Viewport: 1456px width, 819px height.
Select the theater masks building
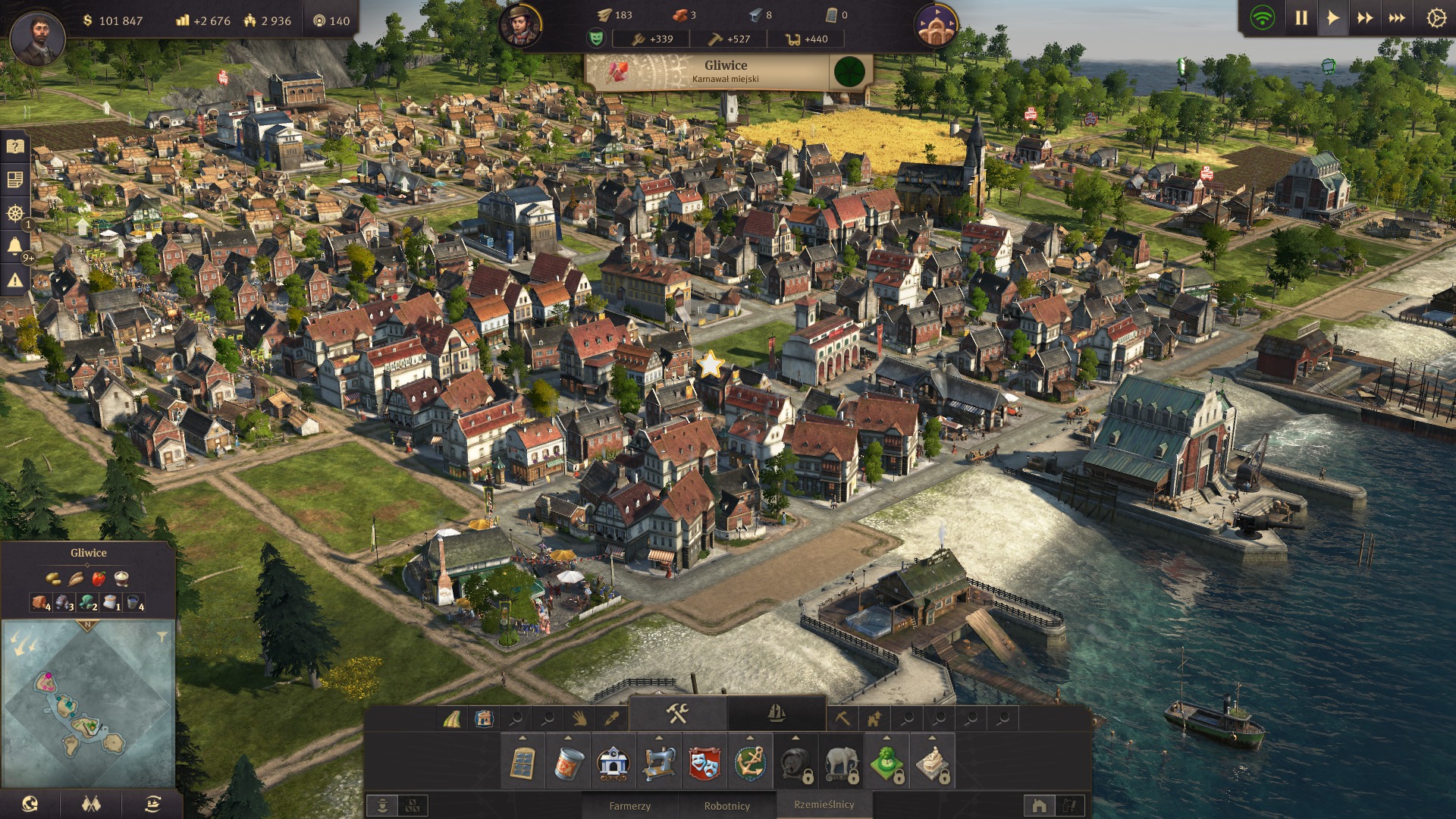[704, 763]
